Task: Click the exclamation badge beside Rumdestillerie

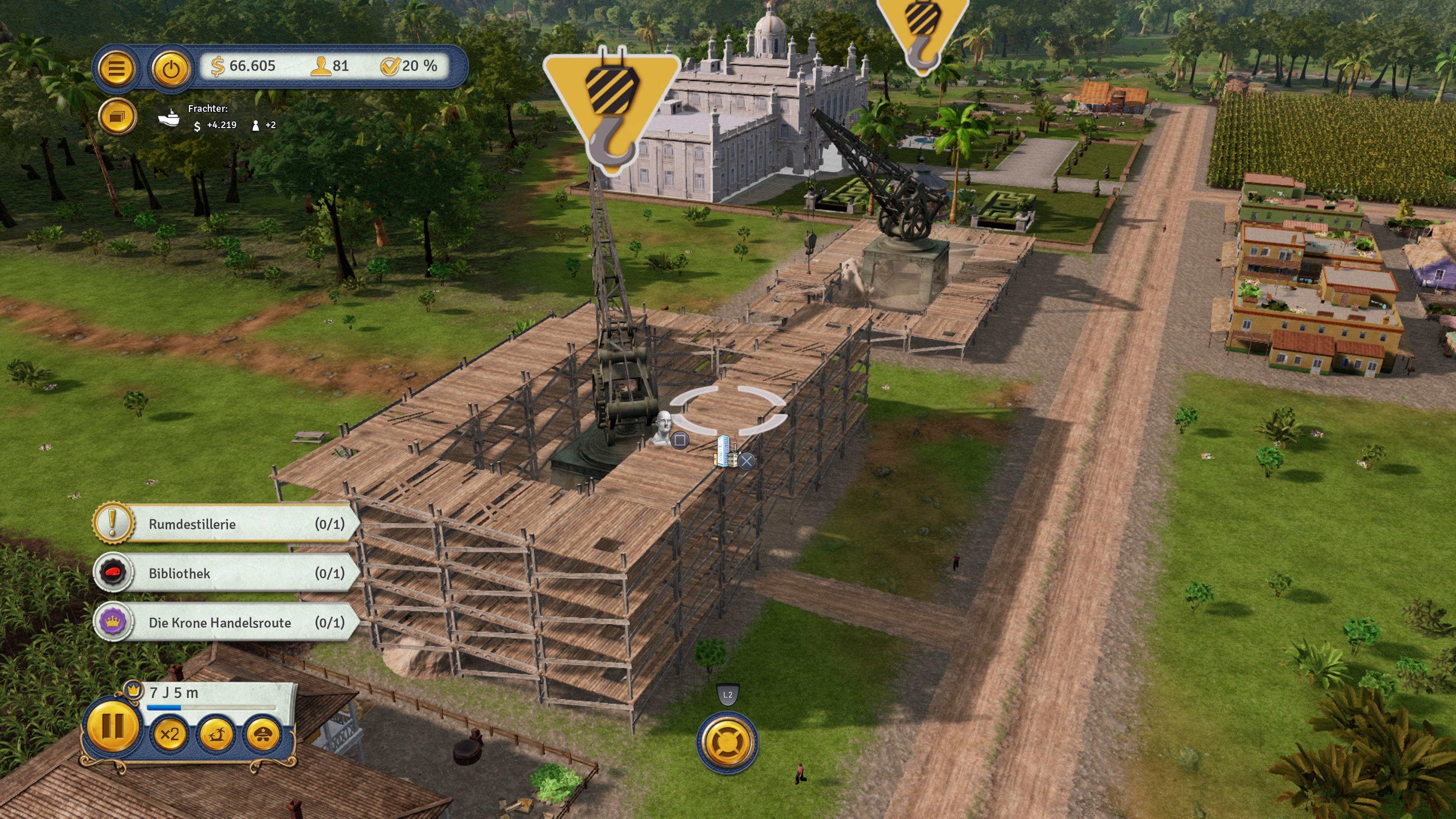Action: (x=114, y=524)
